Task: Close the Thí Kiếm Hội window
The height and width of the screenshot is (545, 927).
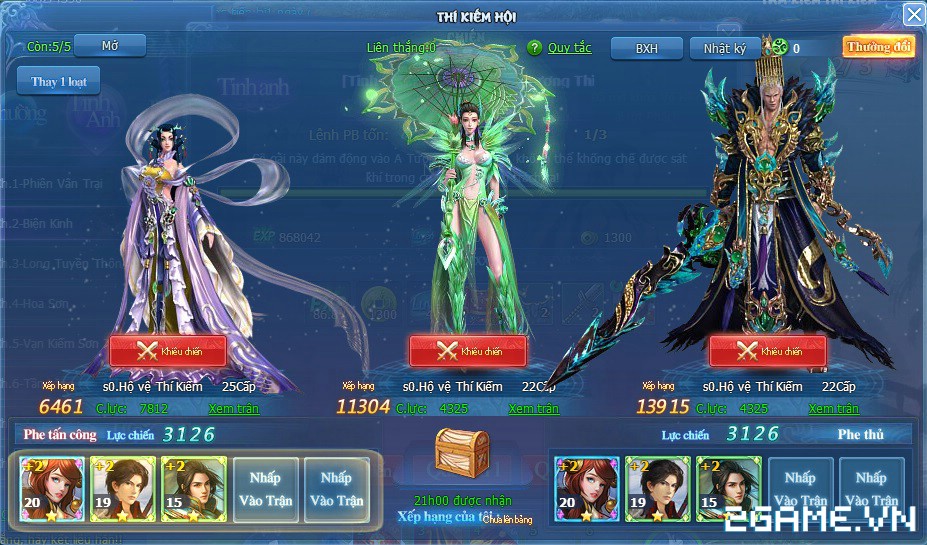Action: (x=913, y=14)
